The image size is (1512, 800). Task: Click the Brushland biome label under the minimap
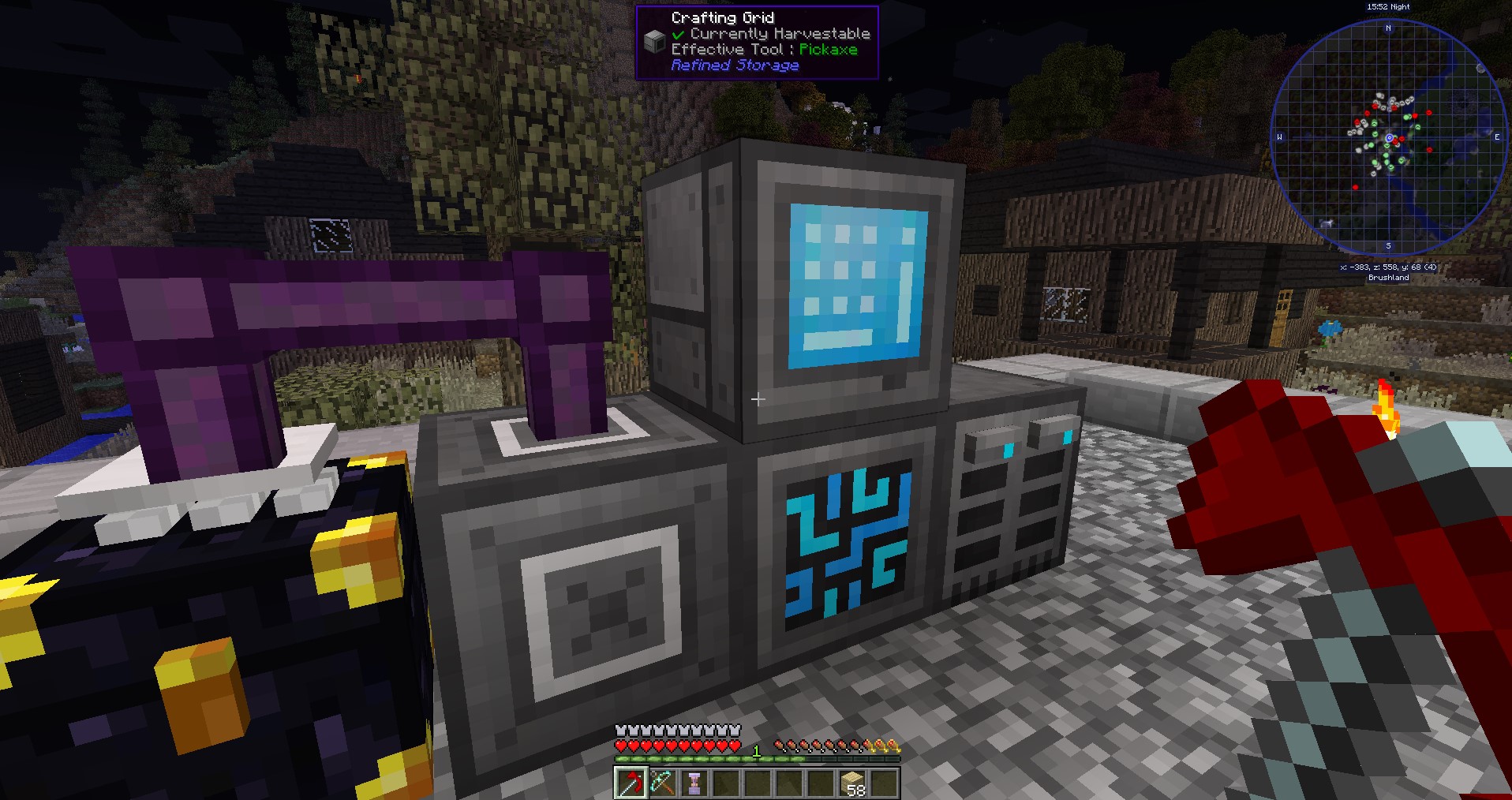point(1388,278)
